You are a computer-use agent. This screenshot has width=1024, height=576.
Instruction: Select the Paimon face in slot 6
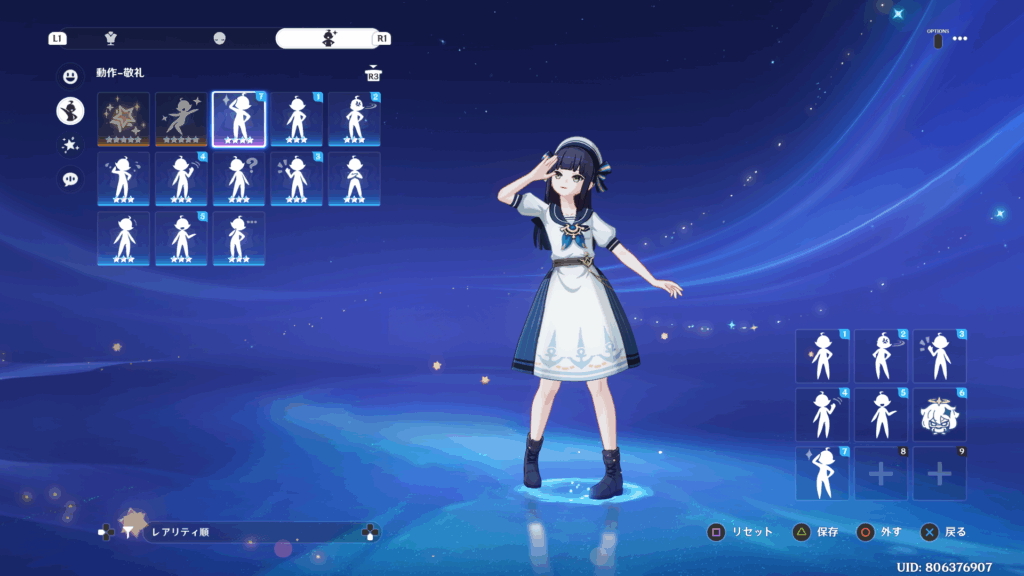pyautogui.click(x=939, y=414)
